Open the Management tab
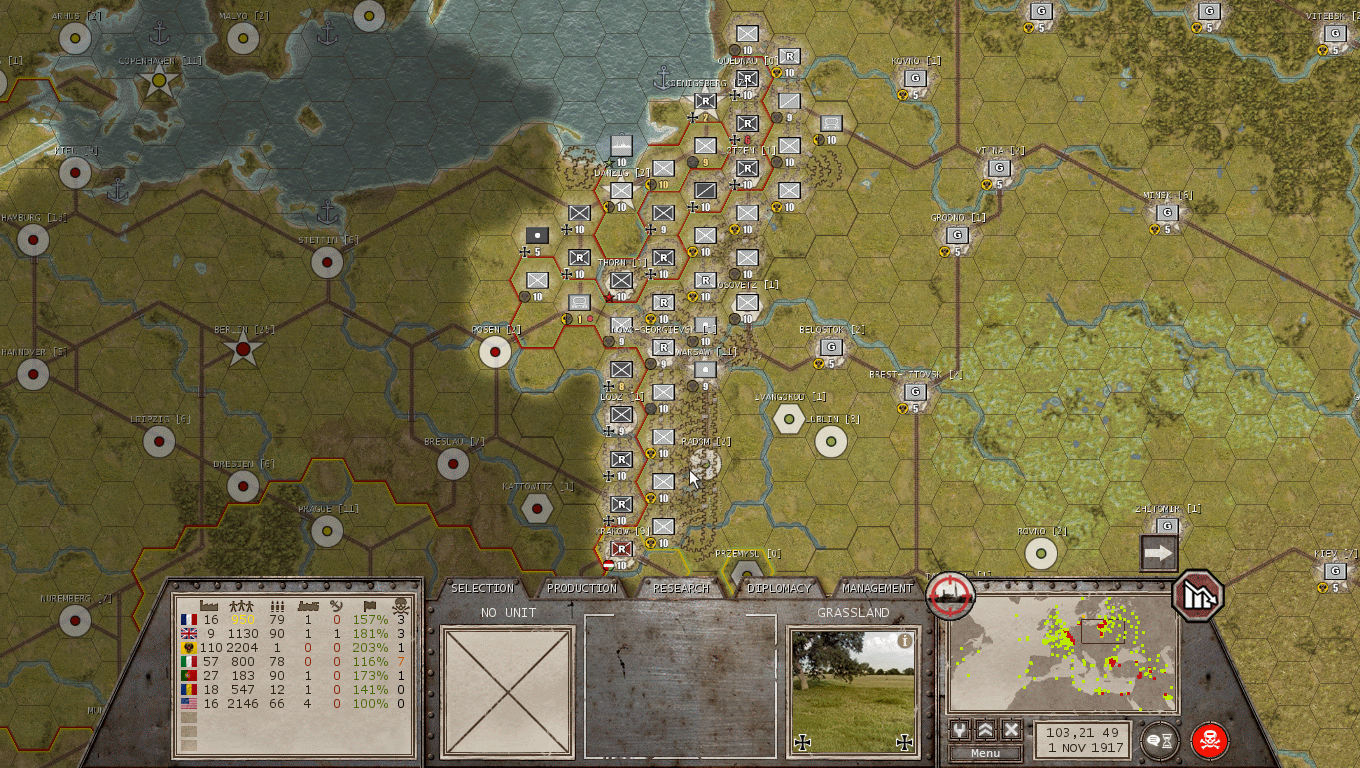Image resolution: width=1360 pixels, height=768 pixels. click(877, 588)
